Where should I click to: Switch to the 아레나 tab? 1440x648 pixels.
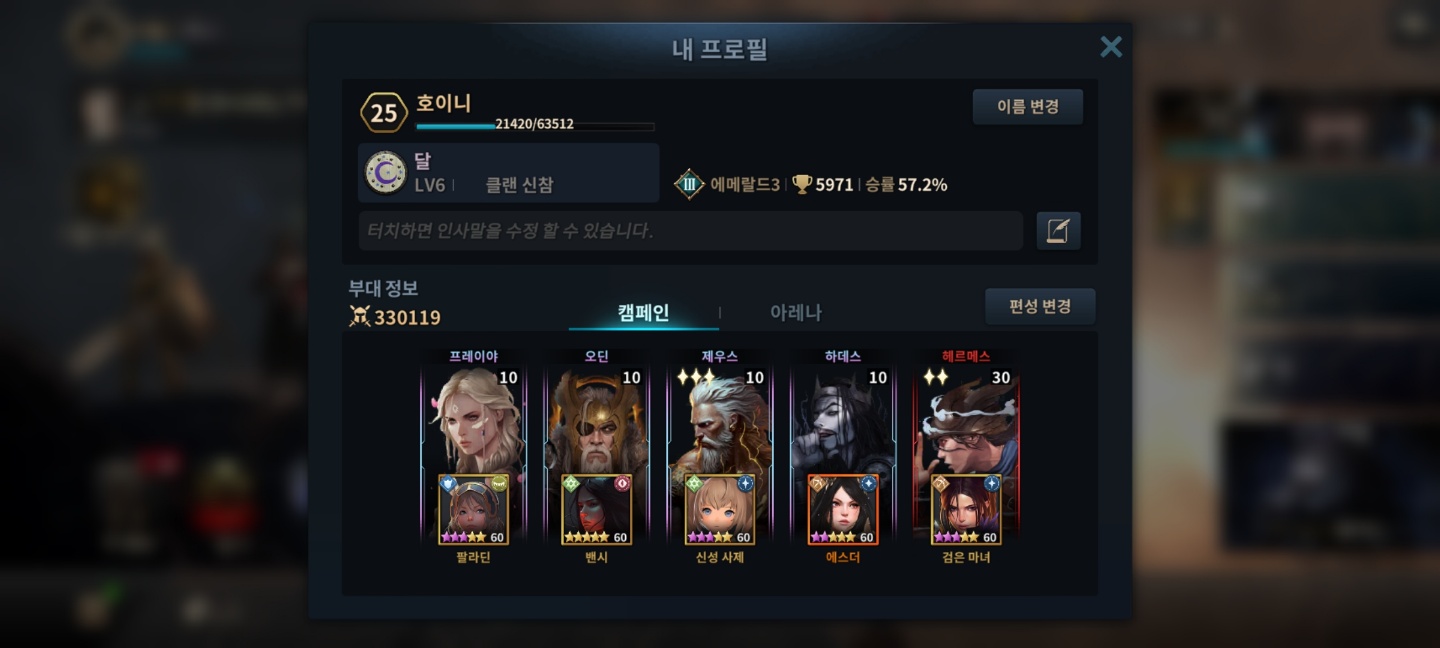pyautogui.click(x=795, y=313)
